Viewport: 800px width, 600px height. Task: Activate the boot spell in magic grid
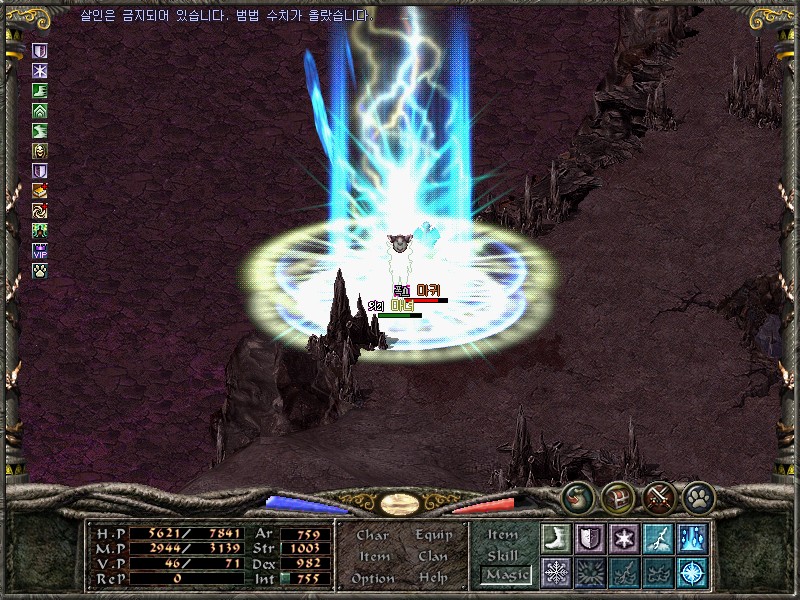[556, 538]
